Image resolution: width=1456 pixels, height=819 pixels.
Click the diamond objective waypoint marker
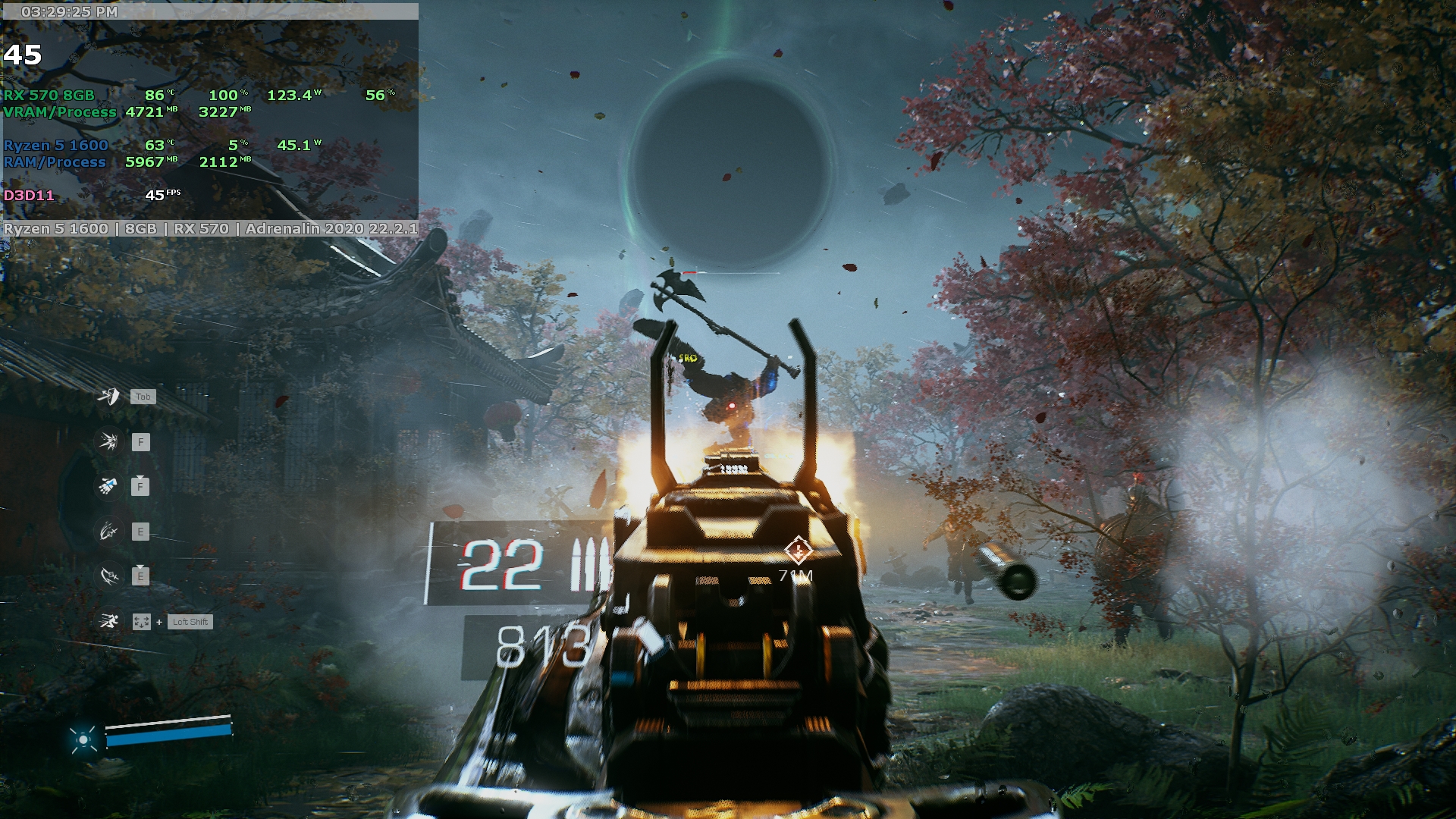point(798,551)
